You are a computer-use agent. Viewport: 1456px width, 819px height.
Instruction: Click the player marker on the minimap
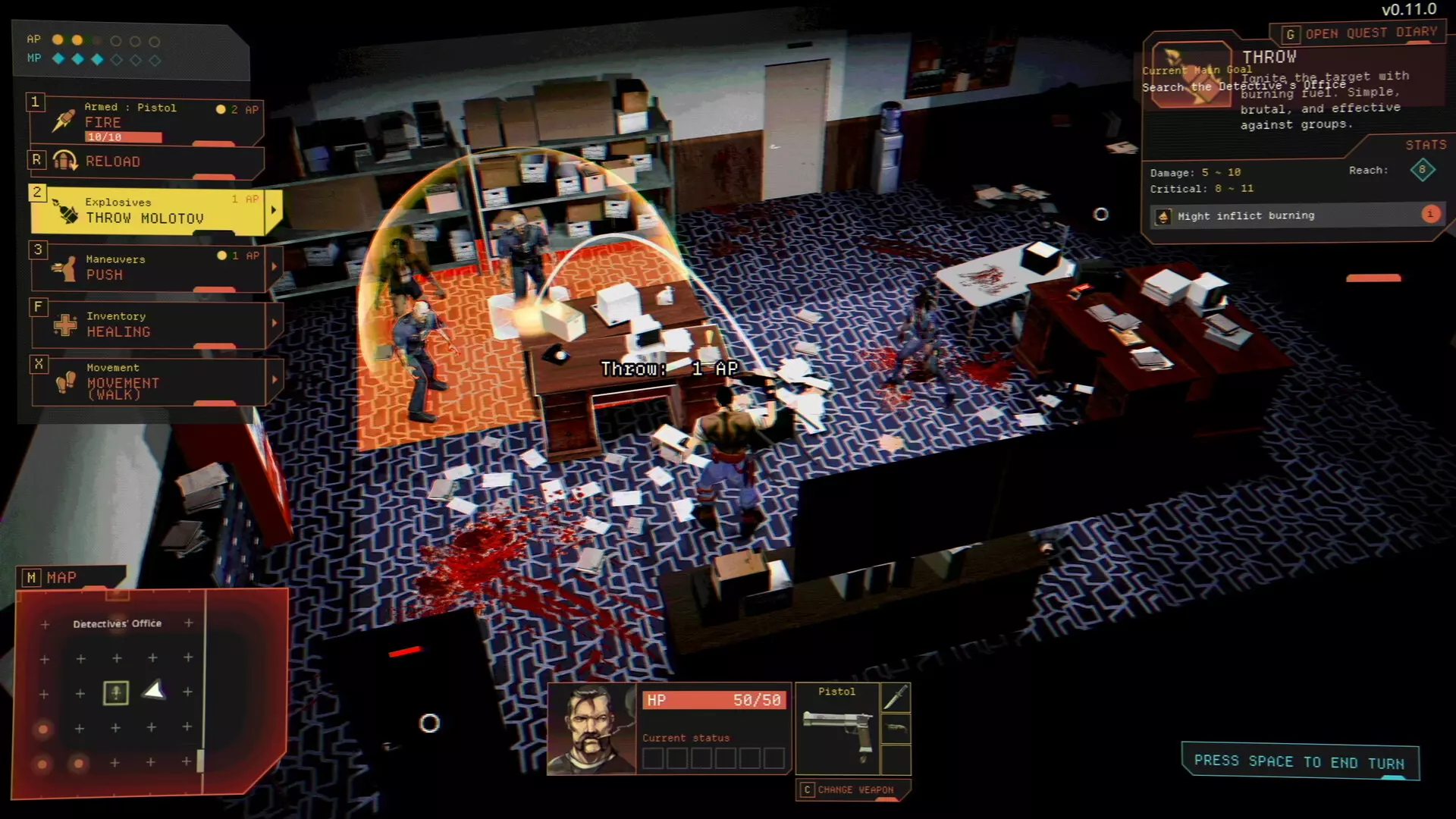pyautogui.click(x=115, y=692)
